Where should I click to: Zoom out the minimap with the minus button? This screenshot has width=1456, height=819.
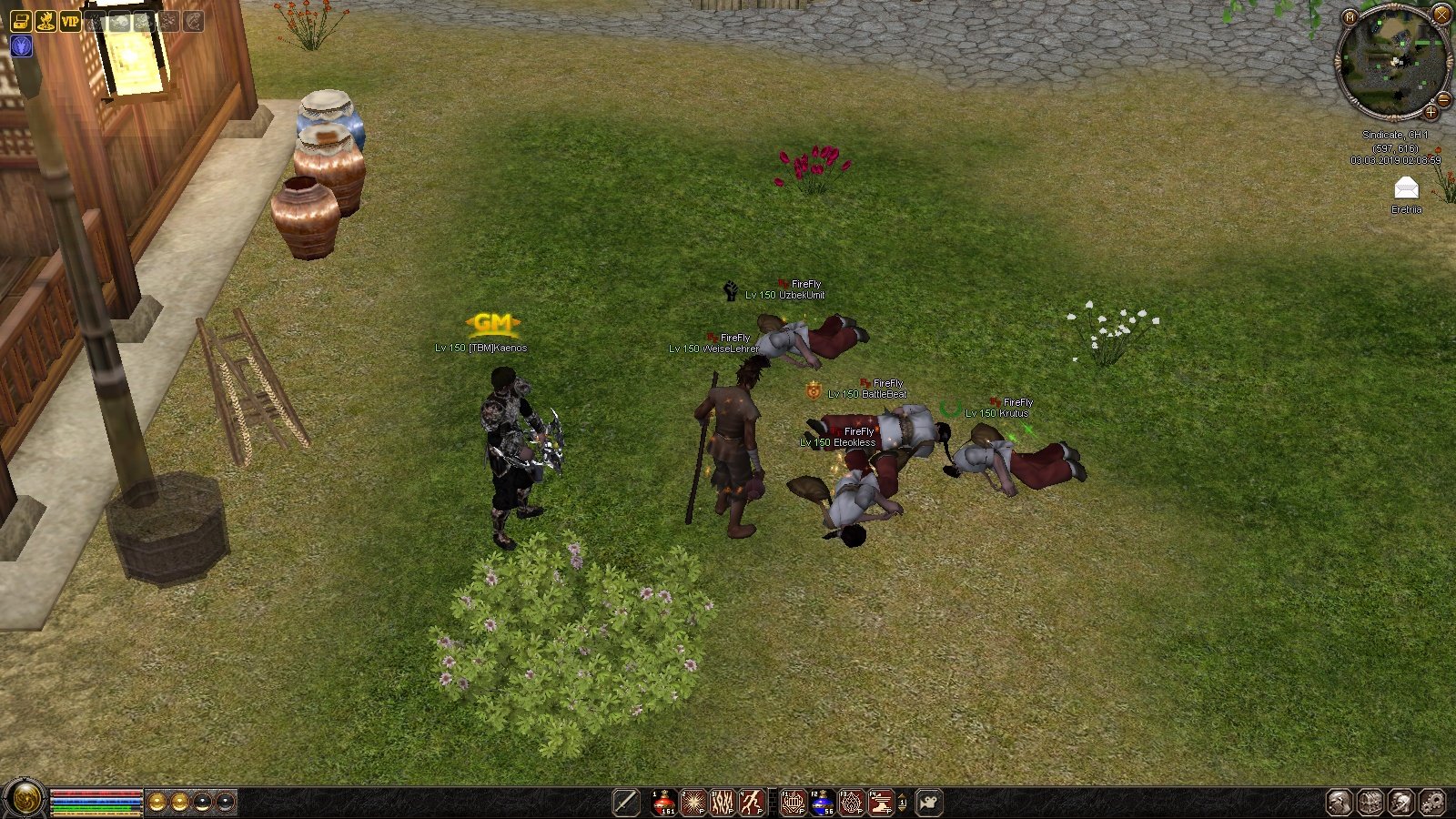click(x=1443, y=99)
